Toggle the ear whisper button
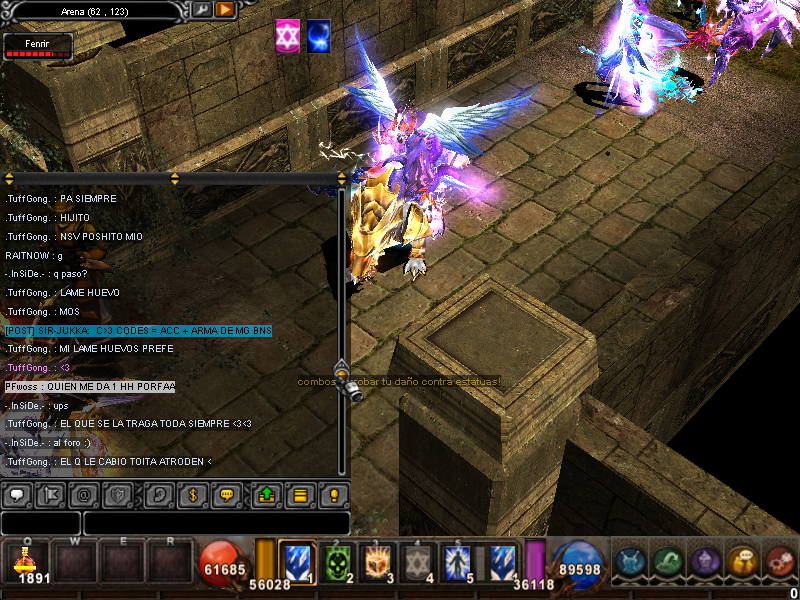 [x=157, y=494]
